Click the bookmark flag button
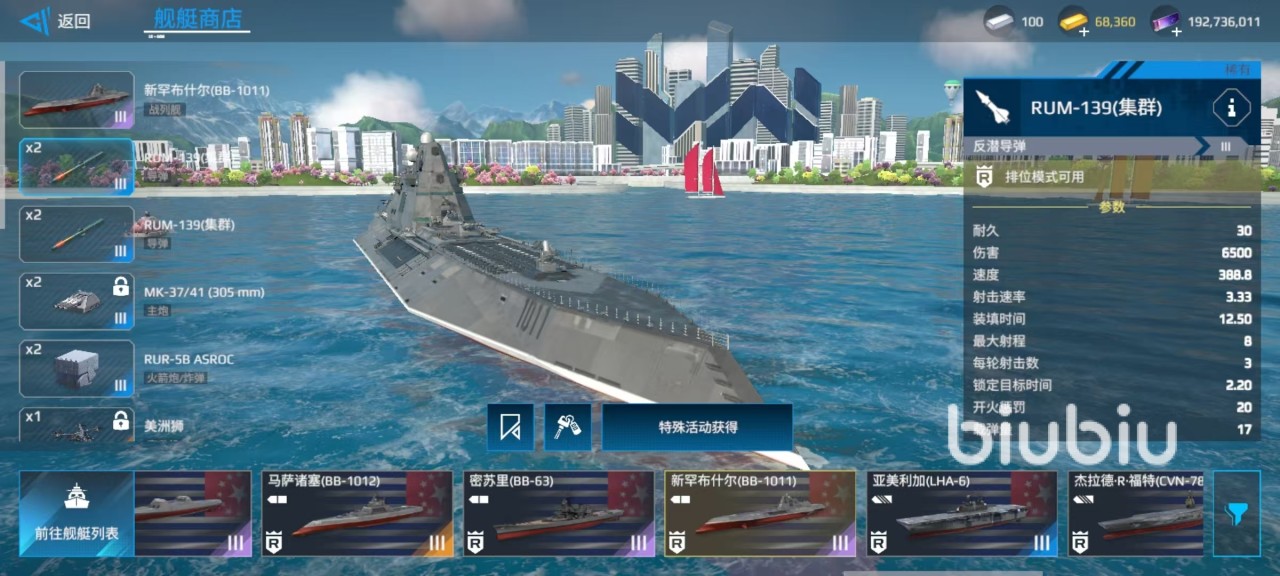1280x576 pixels. pyautogui.click(x=510, y=428)
